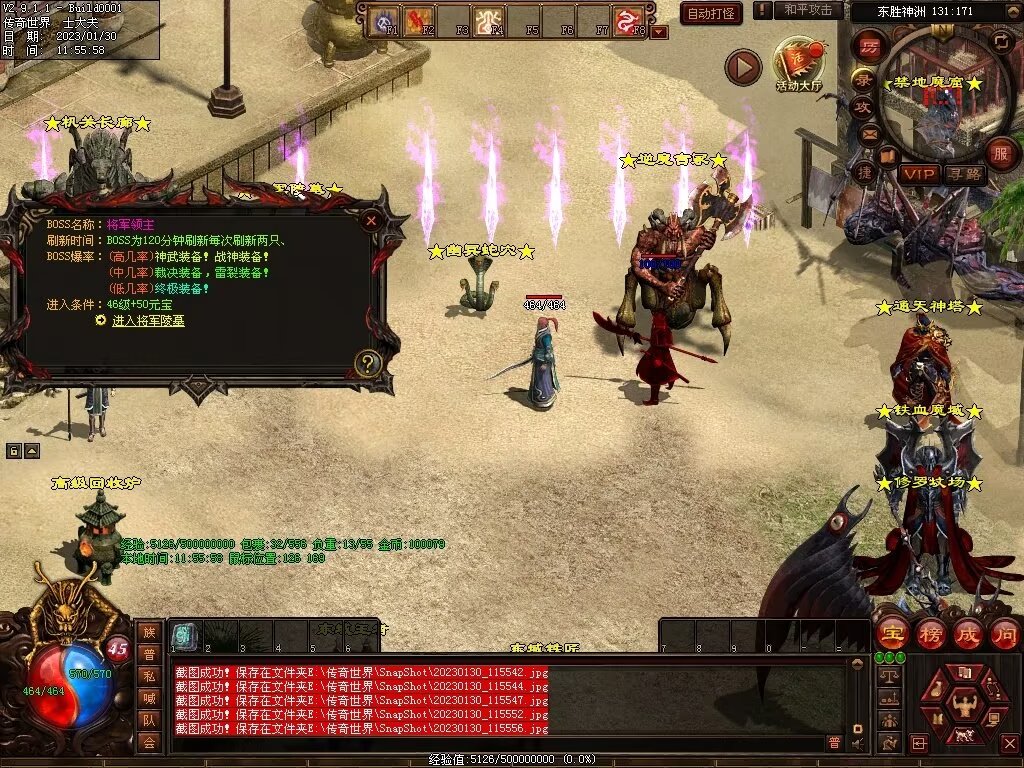The image size is (1024, 768).
Task: Close the BOSS info dialog
Action: [x=371, y=220]
